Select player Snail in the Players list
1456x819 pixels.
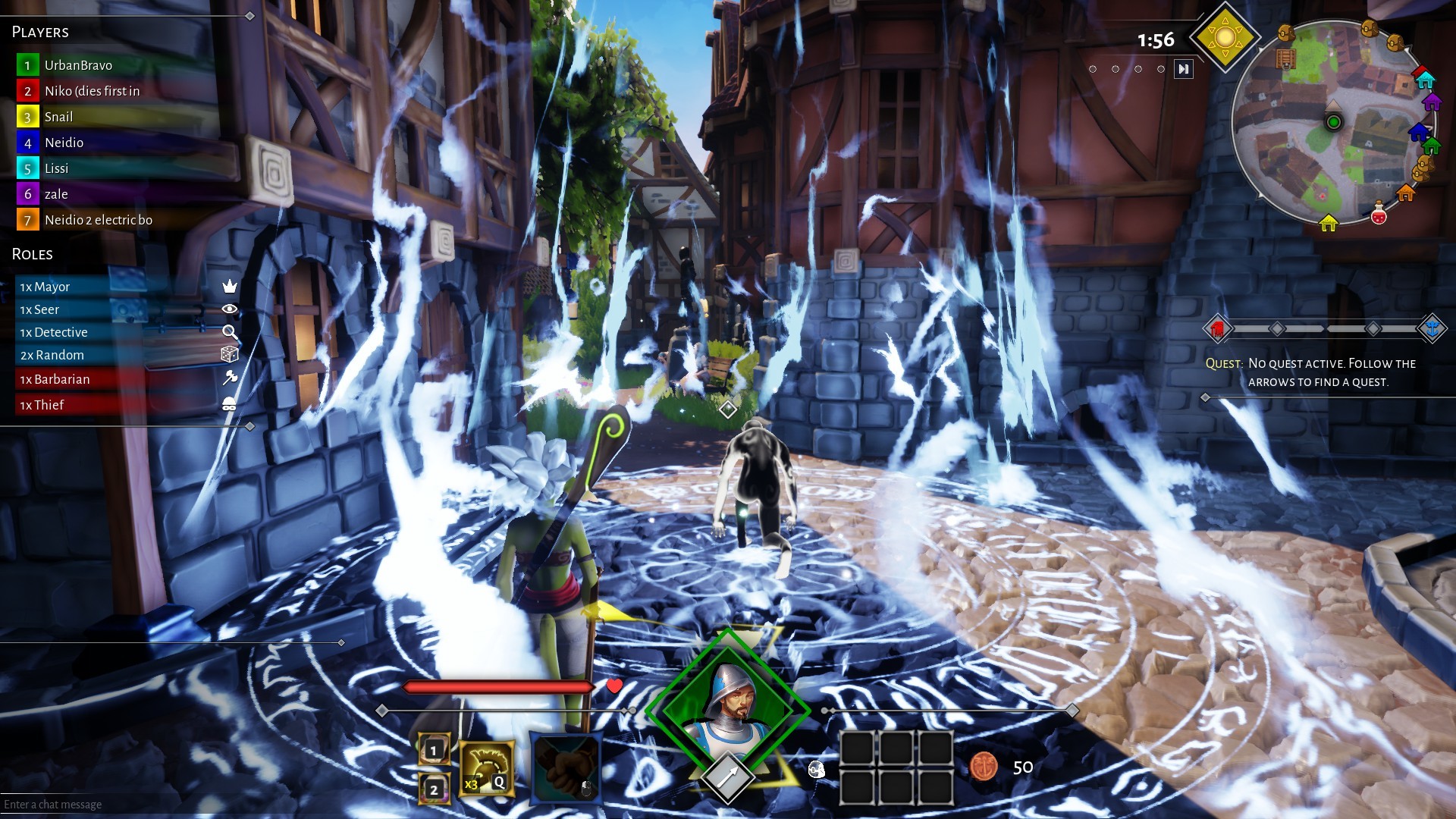(x=58, y=116)
